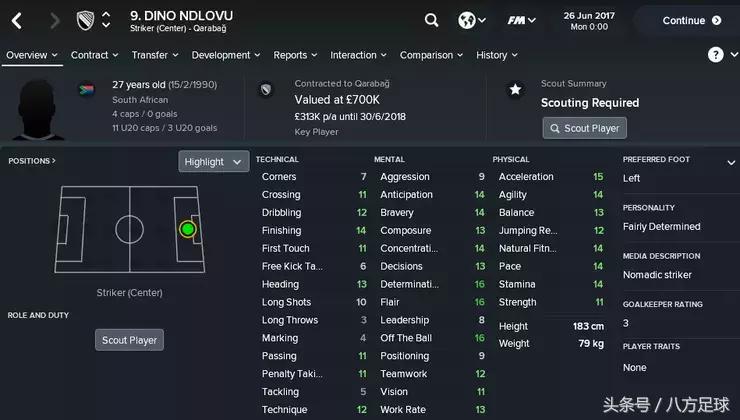Open the search magnifier icon
Screen dimensions: 740x420
point(431,20)
